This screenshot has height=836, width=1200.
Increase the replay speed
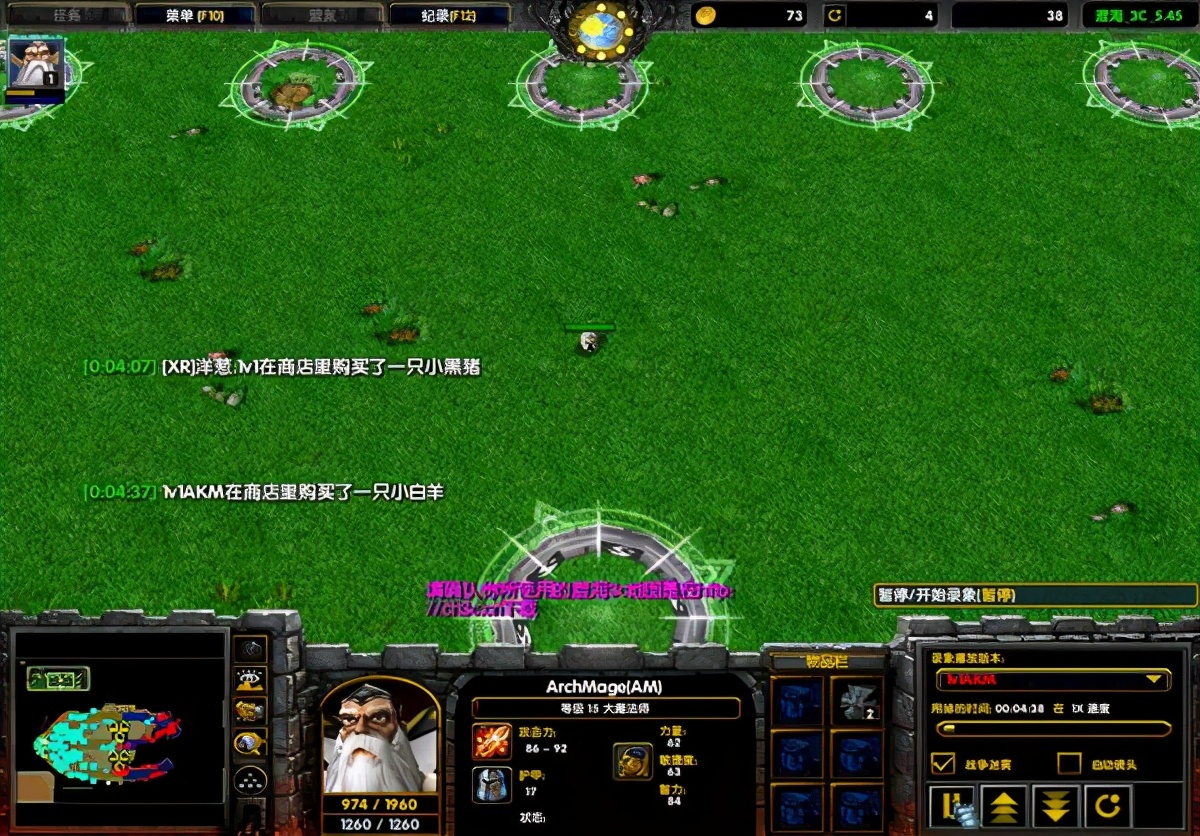coord(1003,805)
